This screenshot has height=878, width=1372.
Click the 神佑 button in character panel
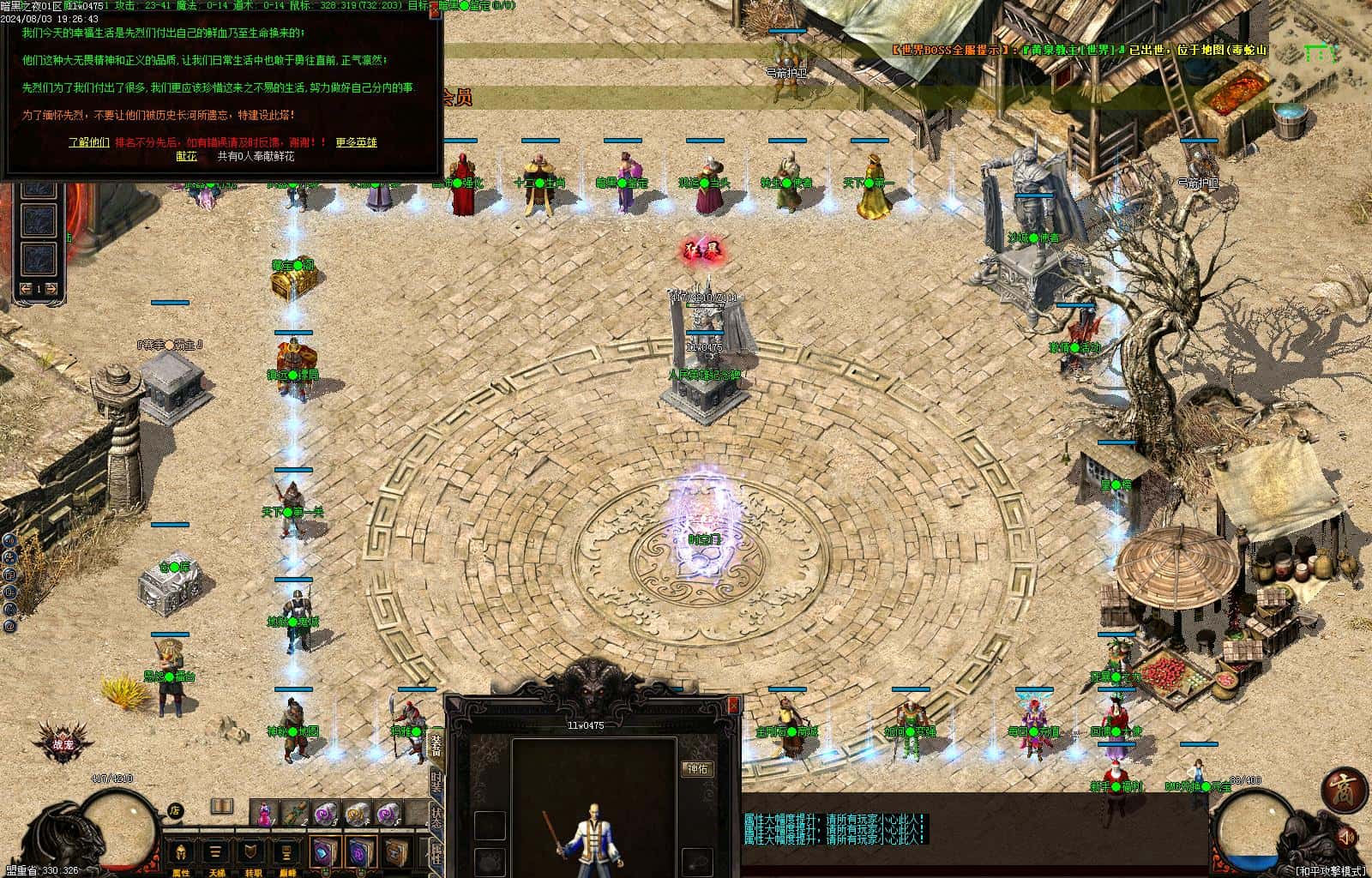tap(698, 769)
